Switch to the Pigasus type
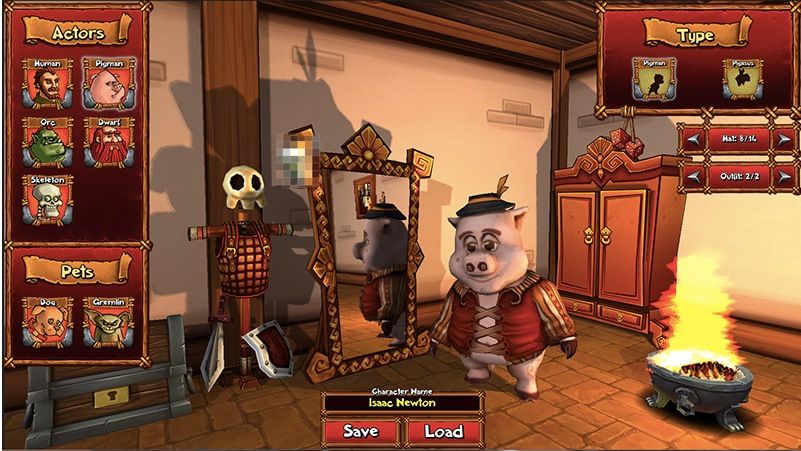 click(x=741, y=78)
